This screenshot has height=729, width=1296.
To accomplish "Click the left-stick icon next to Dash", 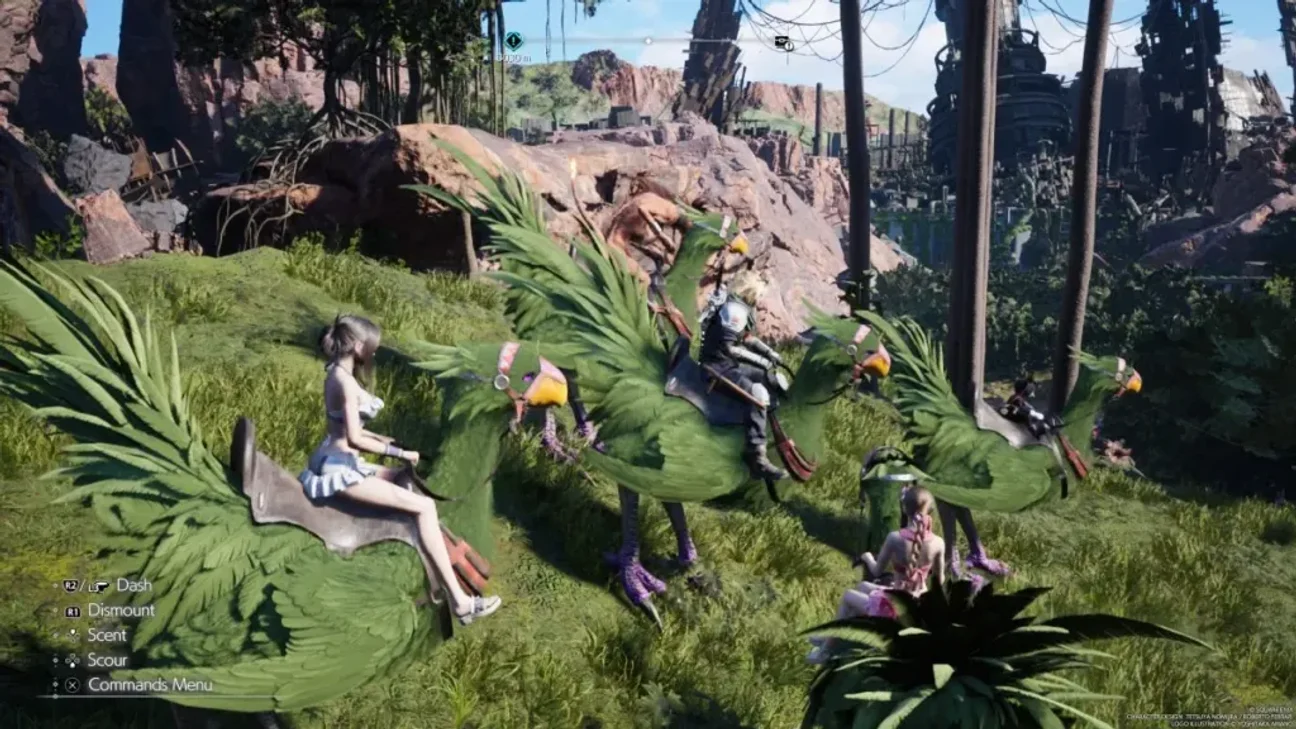I will click(x=98, y=586).
